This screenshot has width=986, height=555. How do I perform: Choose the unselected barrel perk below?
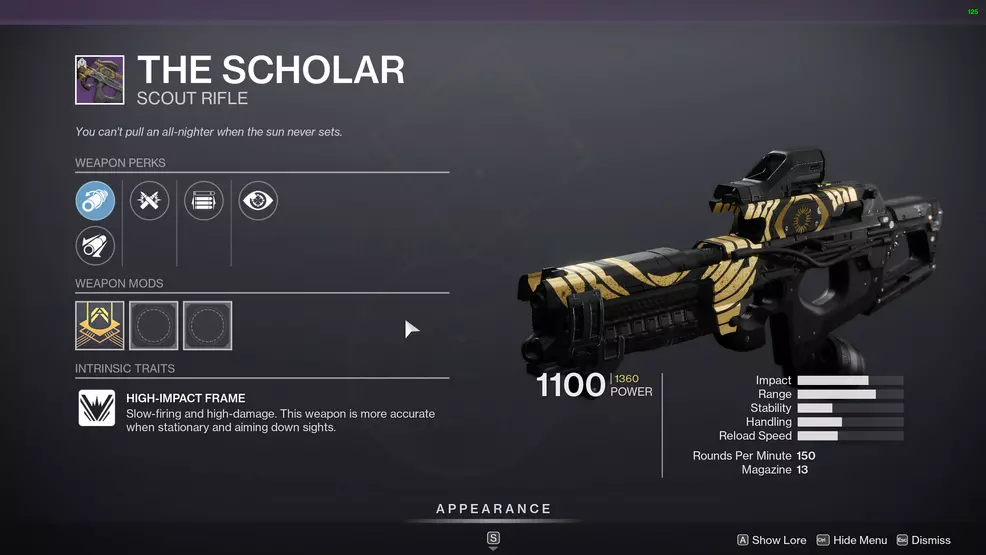tap(96, 246)
